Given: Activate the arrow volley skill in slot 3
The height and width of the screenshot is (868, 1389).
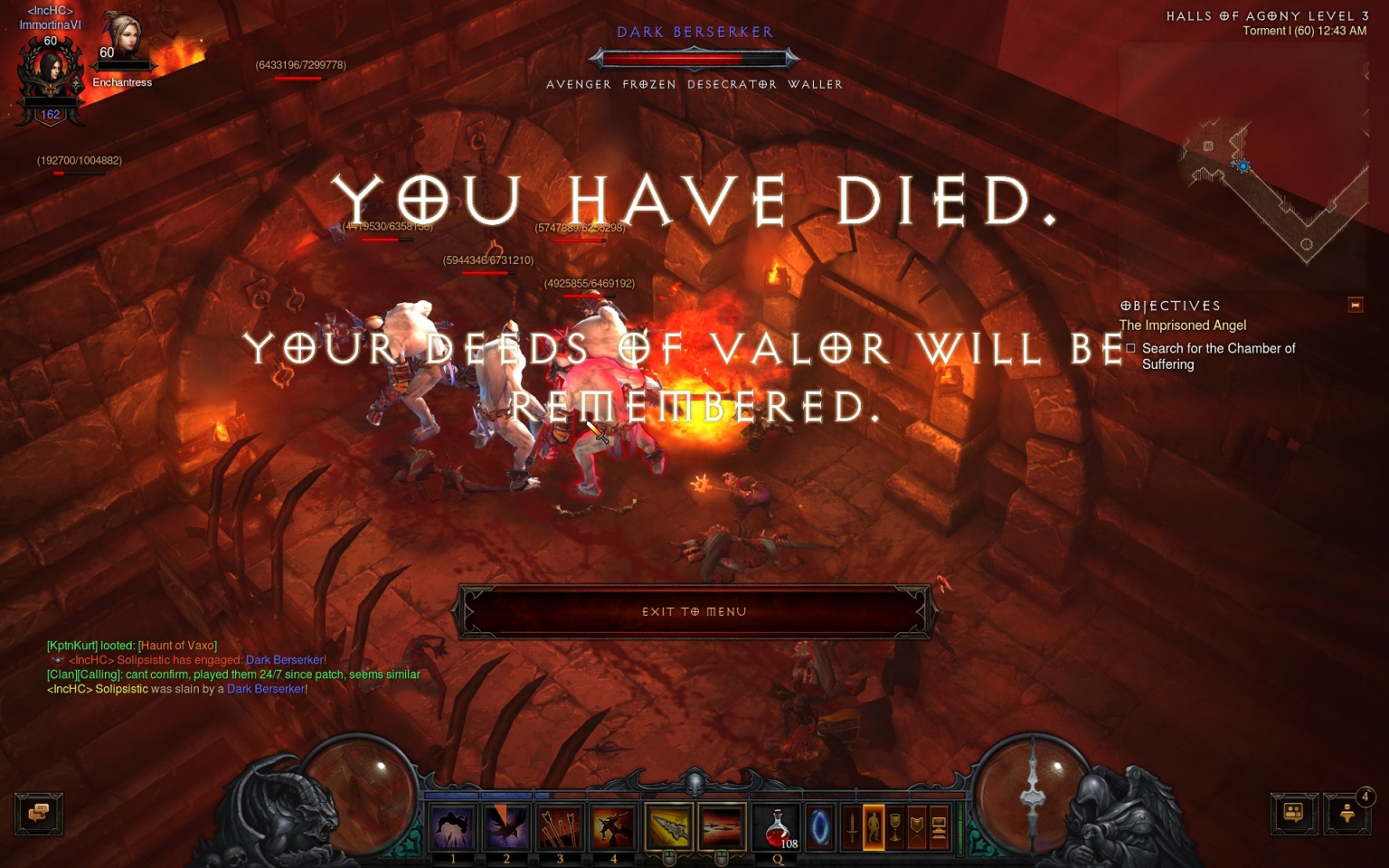Looking at the screenshot, I should (560, 826).
